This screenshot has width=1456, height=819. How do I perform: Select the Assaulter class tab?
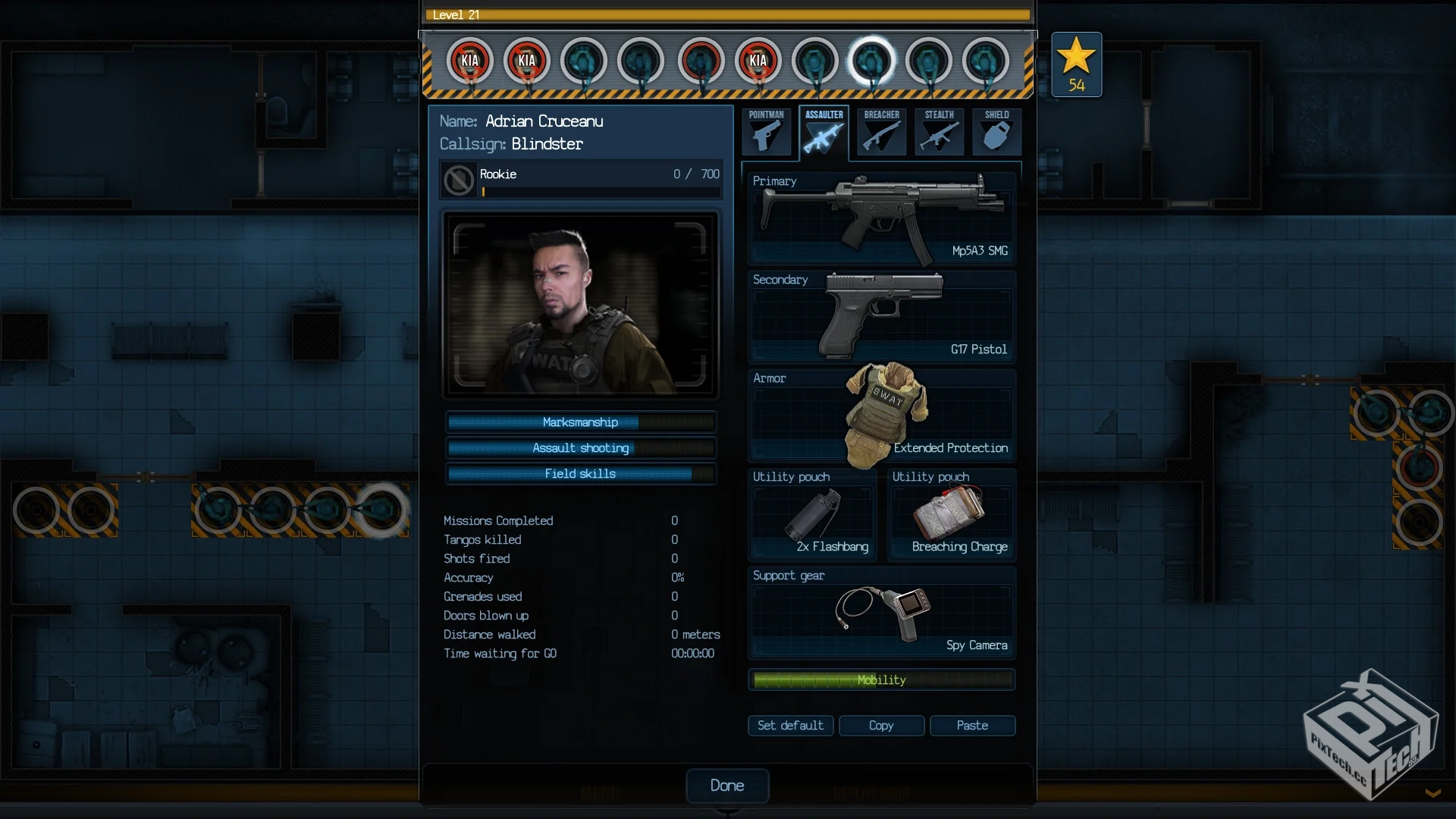click(x=824, y=132)
